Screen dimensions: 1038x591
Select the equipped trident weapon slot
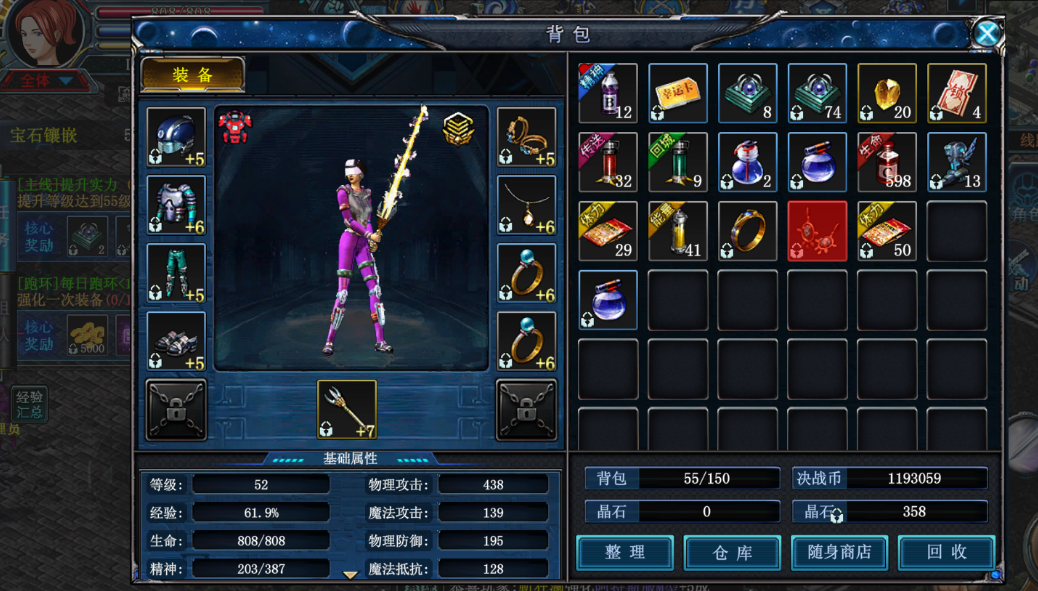coord(347,409)
